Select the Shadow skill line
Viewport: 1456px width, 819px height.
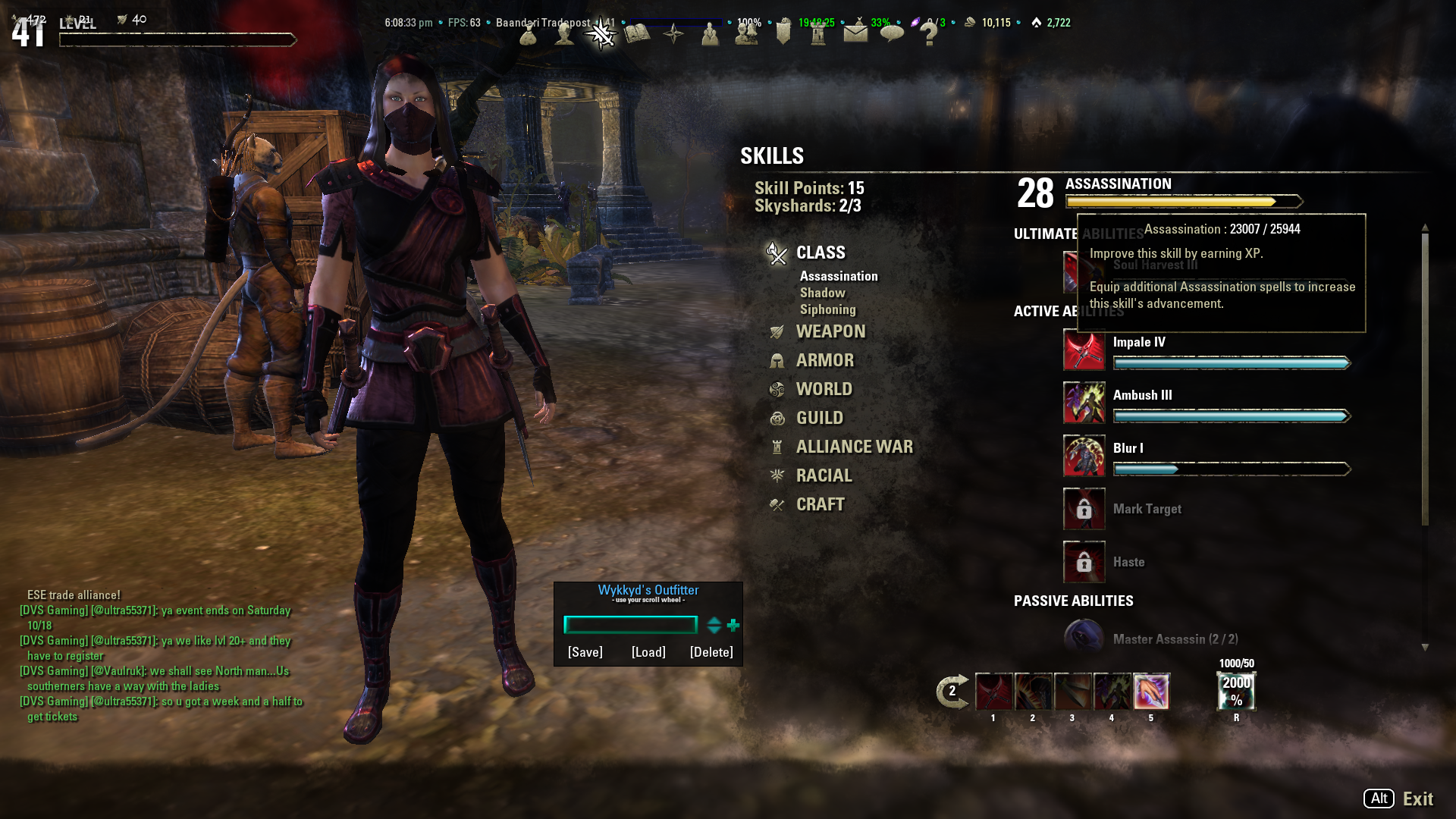[x=822, y=293]
